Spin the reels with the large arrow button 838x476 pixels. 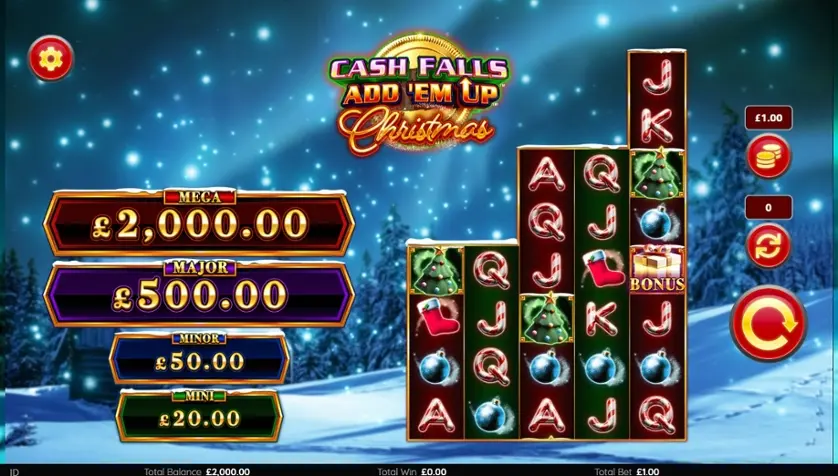pyautogui.click(x=768, y=322)
